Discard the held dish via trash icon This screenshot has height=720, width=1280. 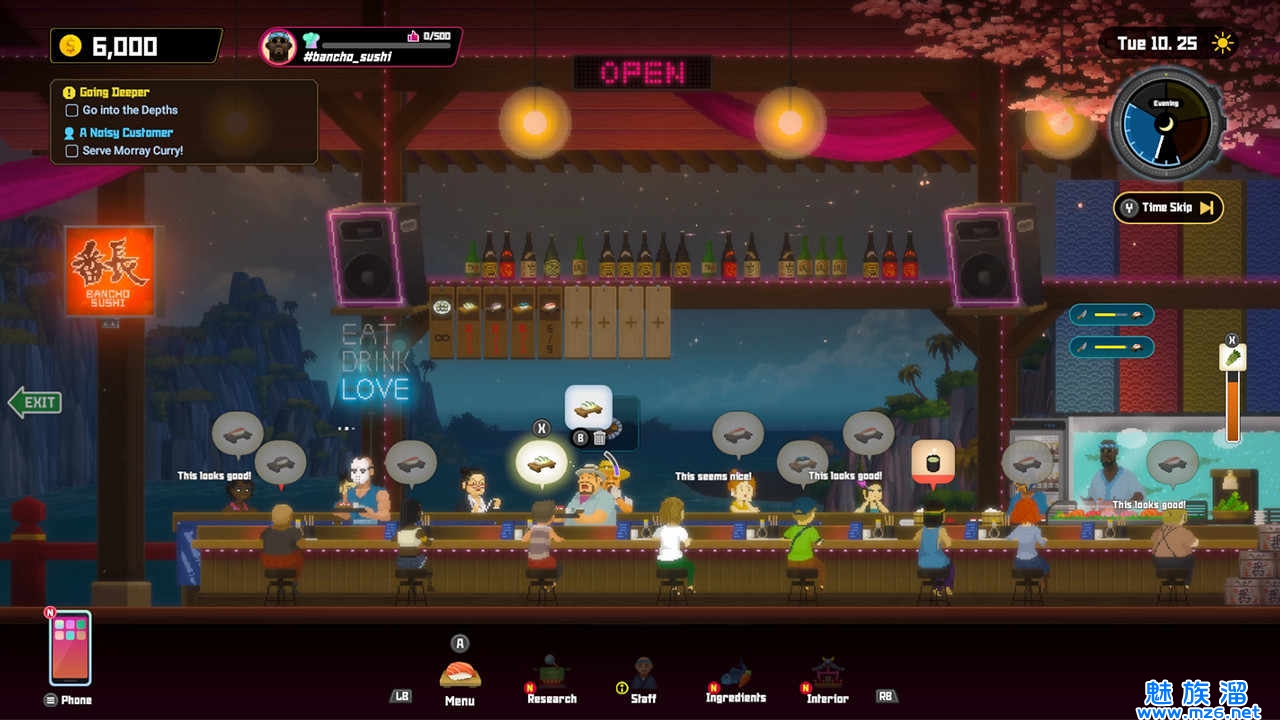click(600, 437)
